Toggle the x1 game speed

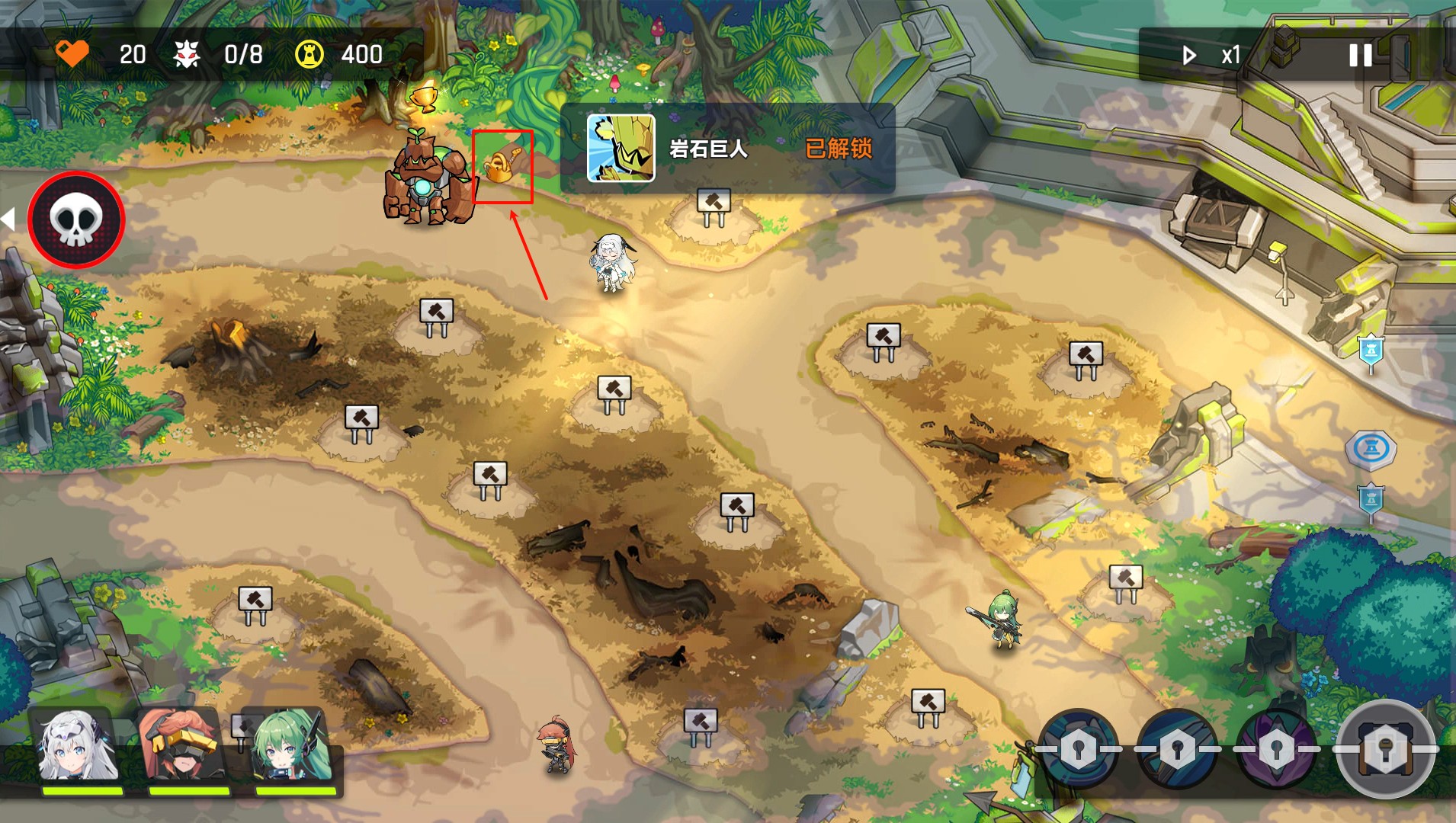[x=1211, y=55]
